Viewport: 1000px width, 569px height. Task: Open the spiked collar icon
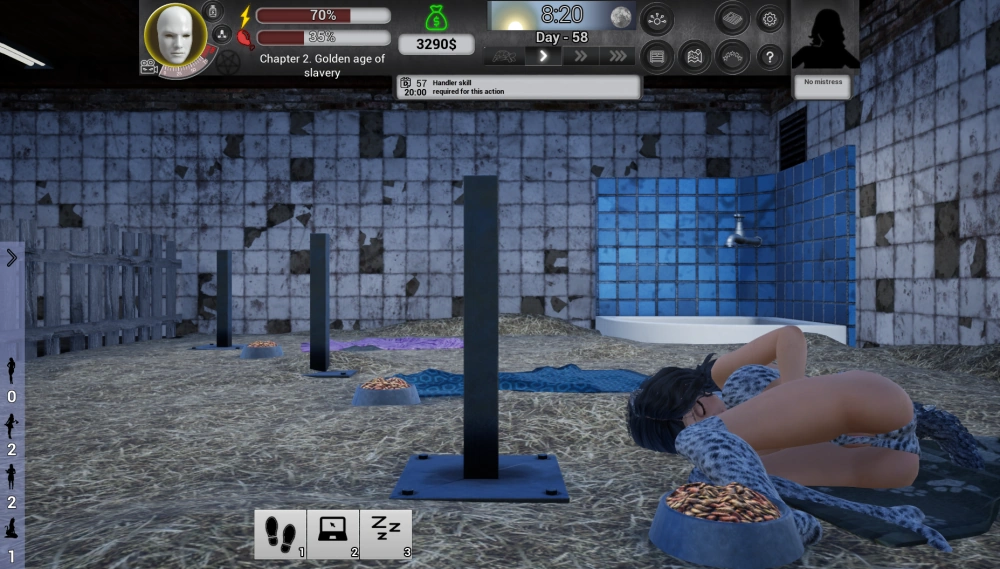point(732,57)
